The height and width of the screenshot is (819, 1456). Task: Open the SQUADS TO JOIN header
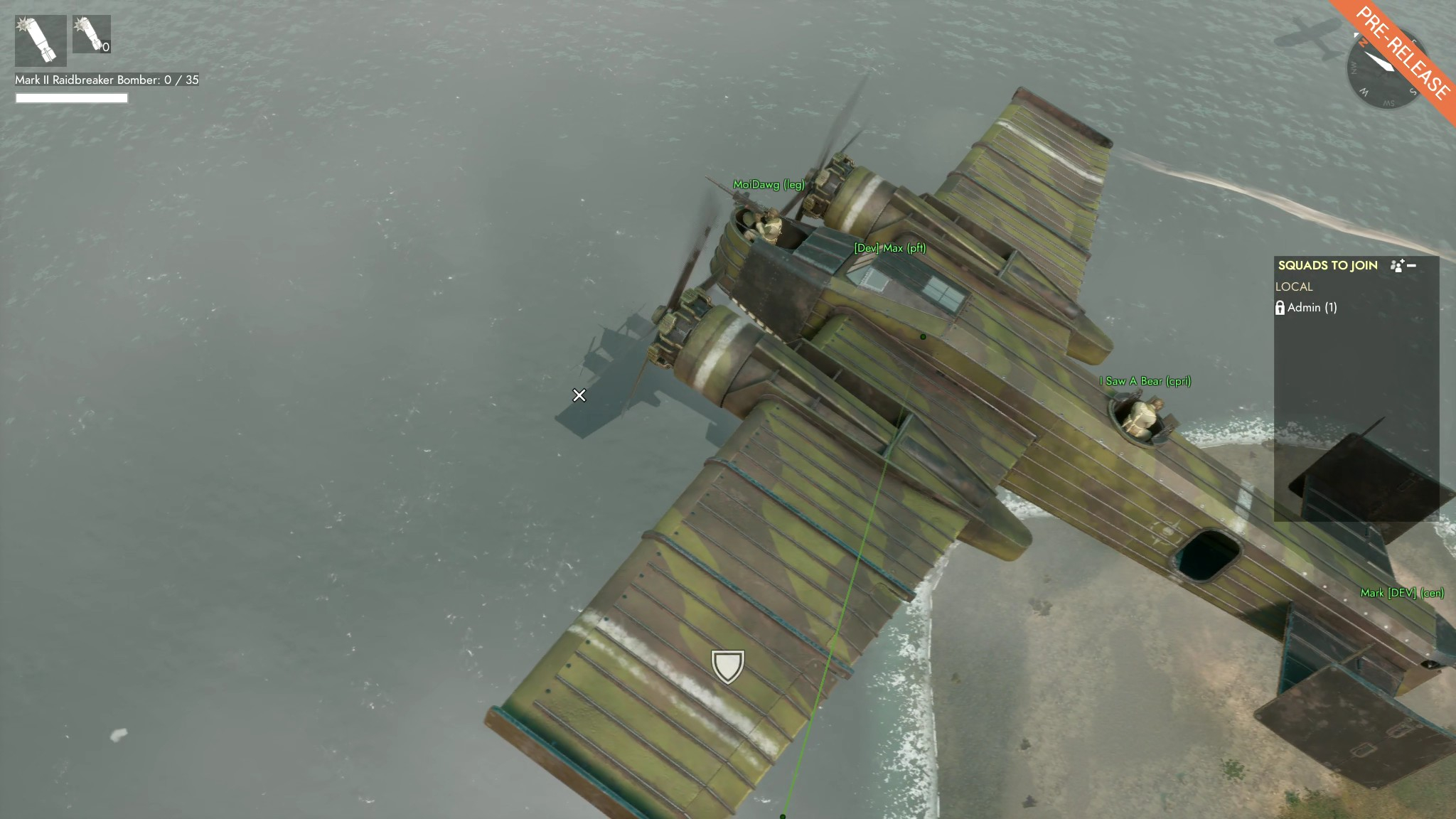[1329, 265]
